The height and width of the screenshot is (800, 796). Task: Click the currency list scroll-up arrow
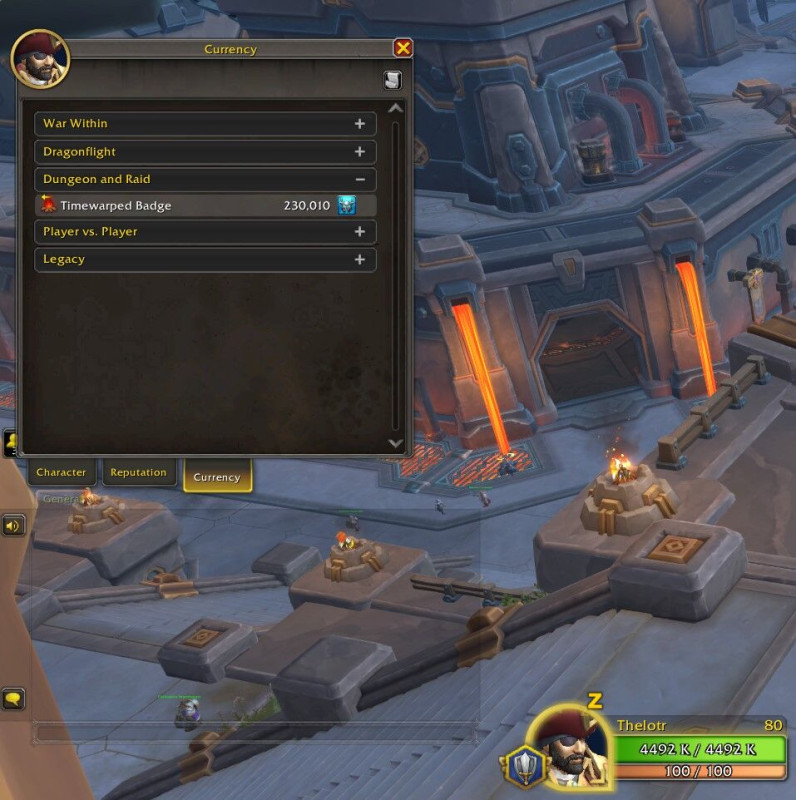[395, 108]
